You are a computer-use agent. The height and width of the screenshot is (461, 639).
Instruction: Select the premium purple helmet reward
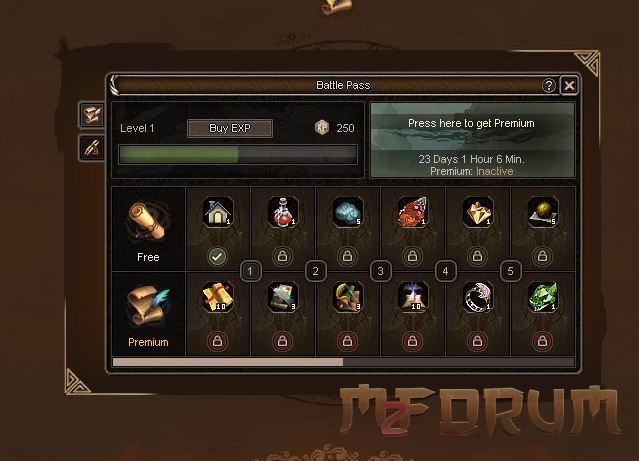coord(412,298)
